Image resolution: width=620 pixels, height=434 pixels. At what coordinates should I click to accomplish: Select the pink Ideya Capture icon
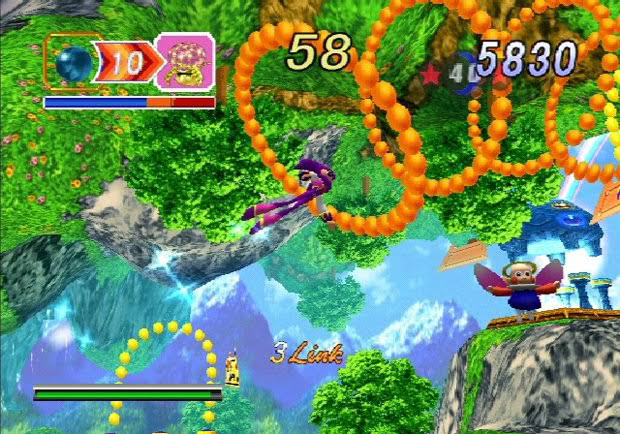coord(186,63)
